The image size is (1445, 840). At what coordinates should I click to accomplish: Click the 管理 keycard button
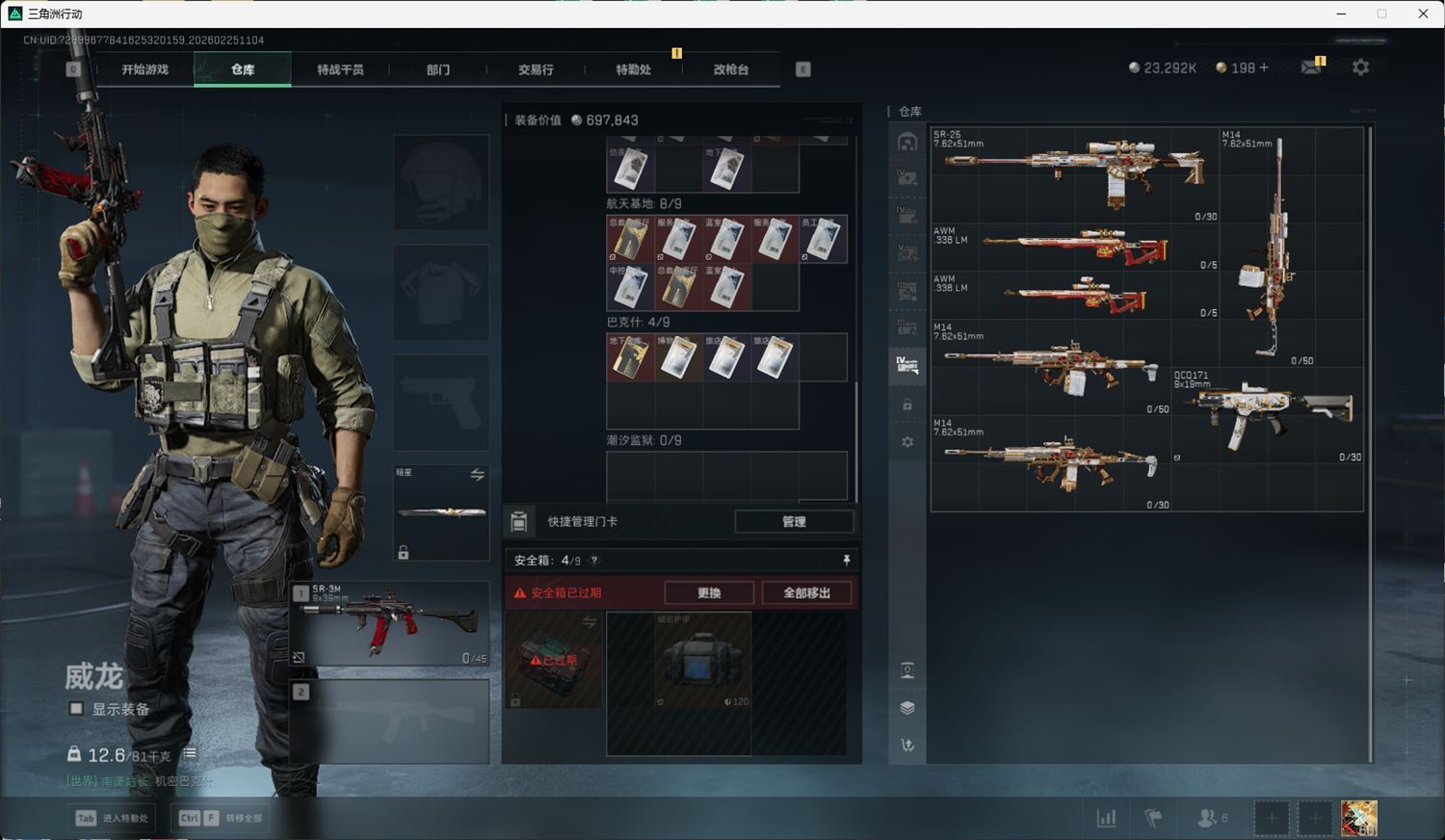click(794, 521)
